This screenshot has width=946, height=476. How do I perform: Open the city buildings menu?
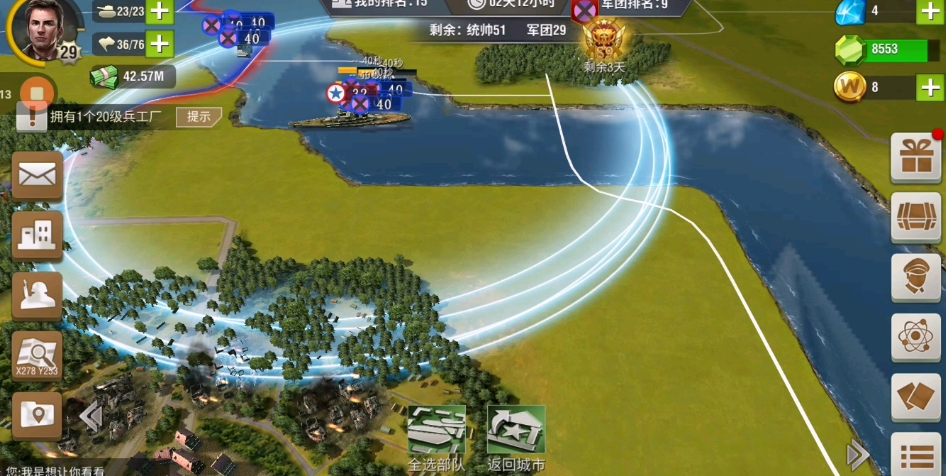(x=37, y=236)
